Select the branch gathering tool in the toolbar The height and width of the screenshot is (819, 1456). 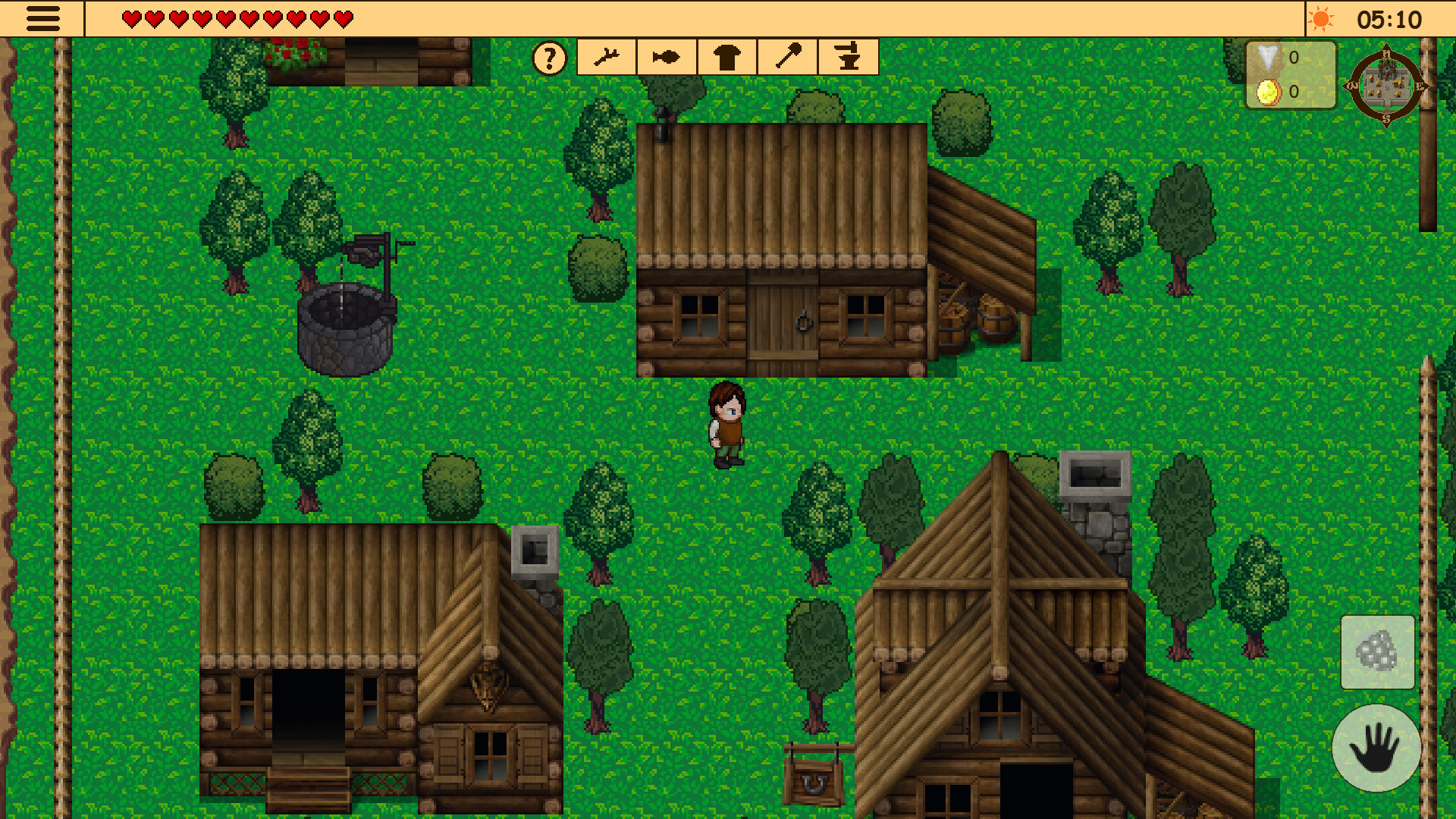pyautogui.click(x=606, y=56)
